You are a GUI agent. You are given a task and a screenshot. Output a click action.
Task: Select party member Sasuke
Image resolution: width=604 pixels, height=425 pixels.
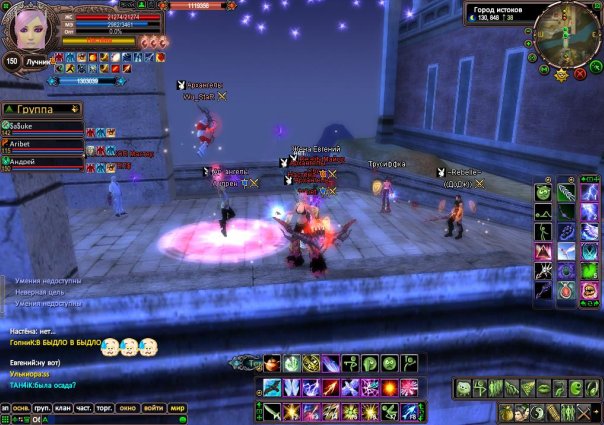point(42,127)
